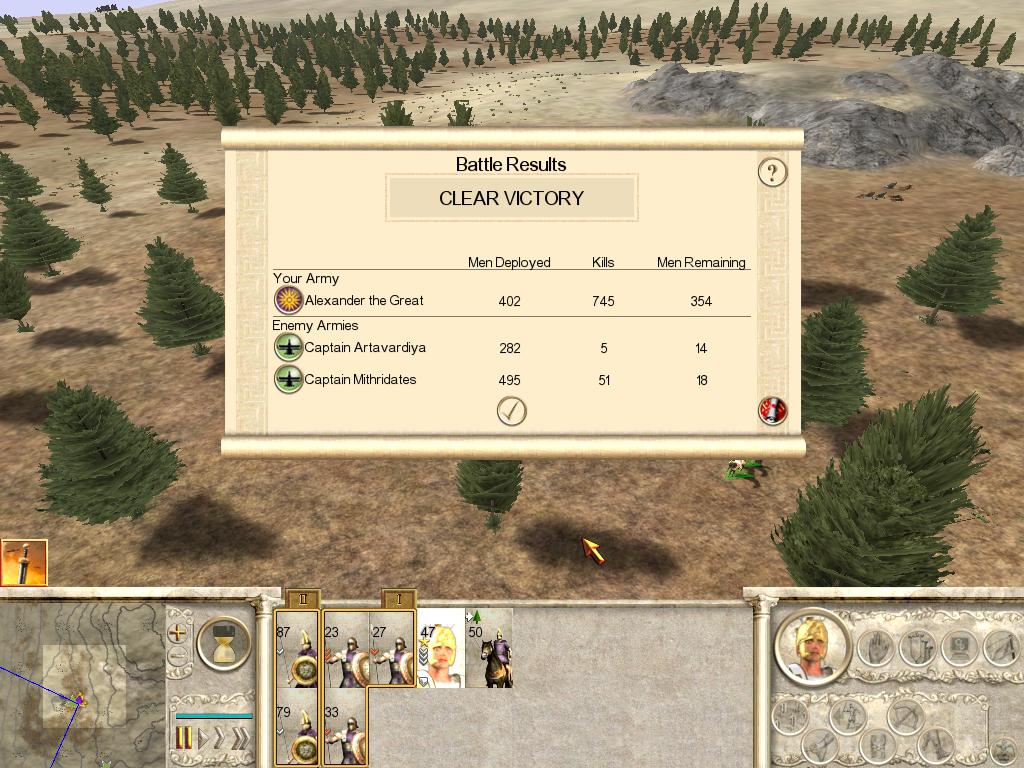
Task: Click the sword icon above the minimap
Action: [x=24, y=562]
